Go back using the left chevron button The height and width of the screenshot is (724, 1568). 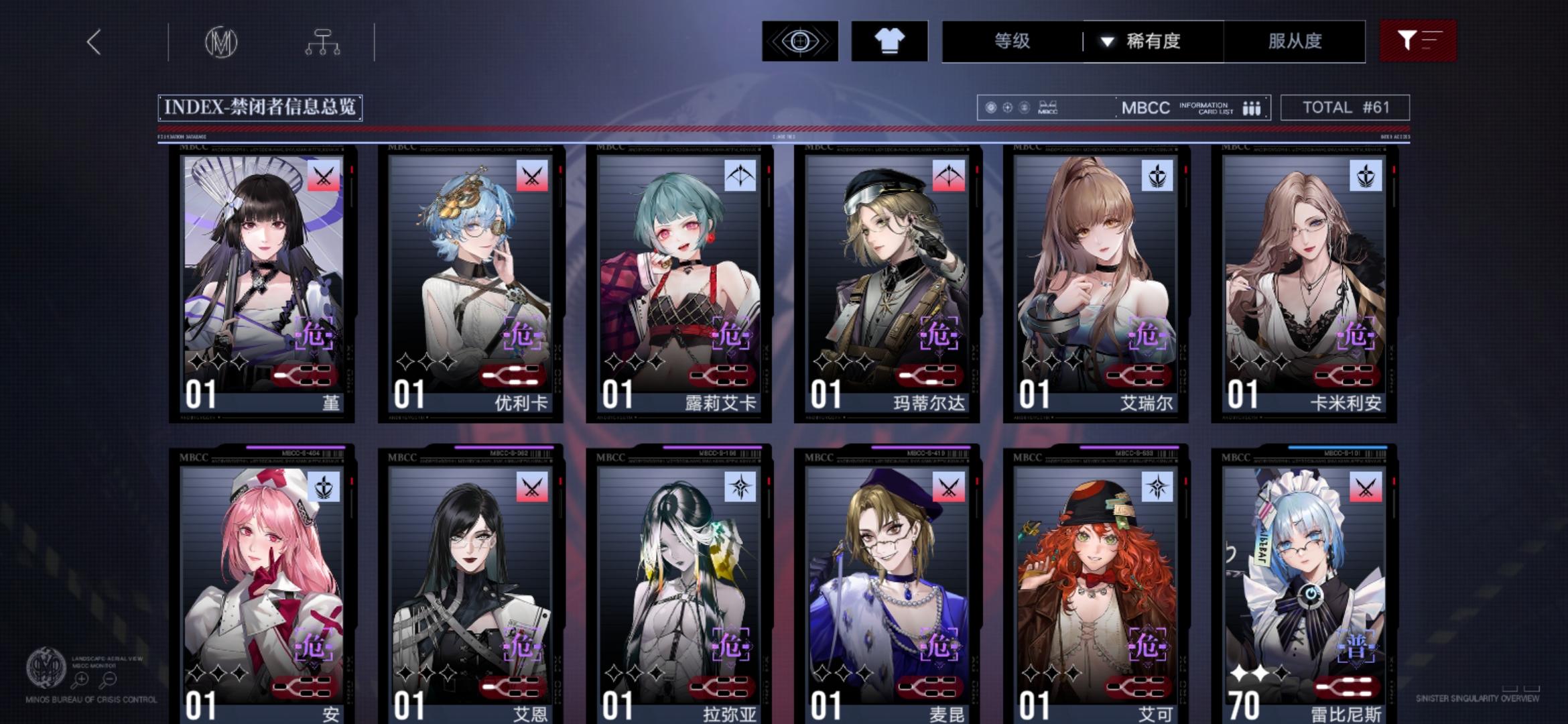(x=94, y=42)
